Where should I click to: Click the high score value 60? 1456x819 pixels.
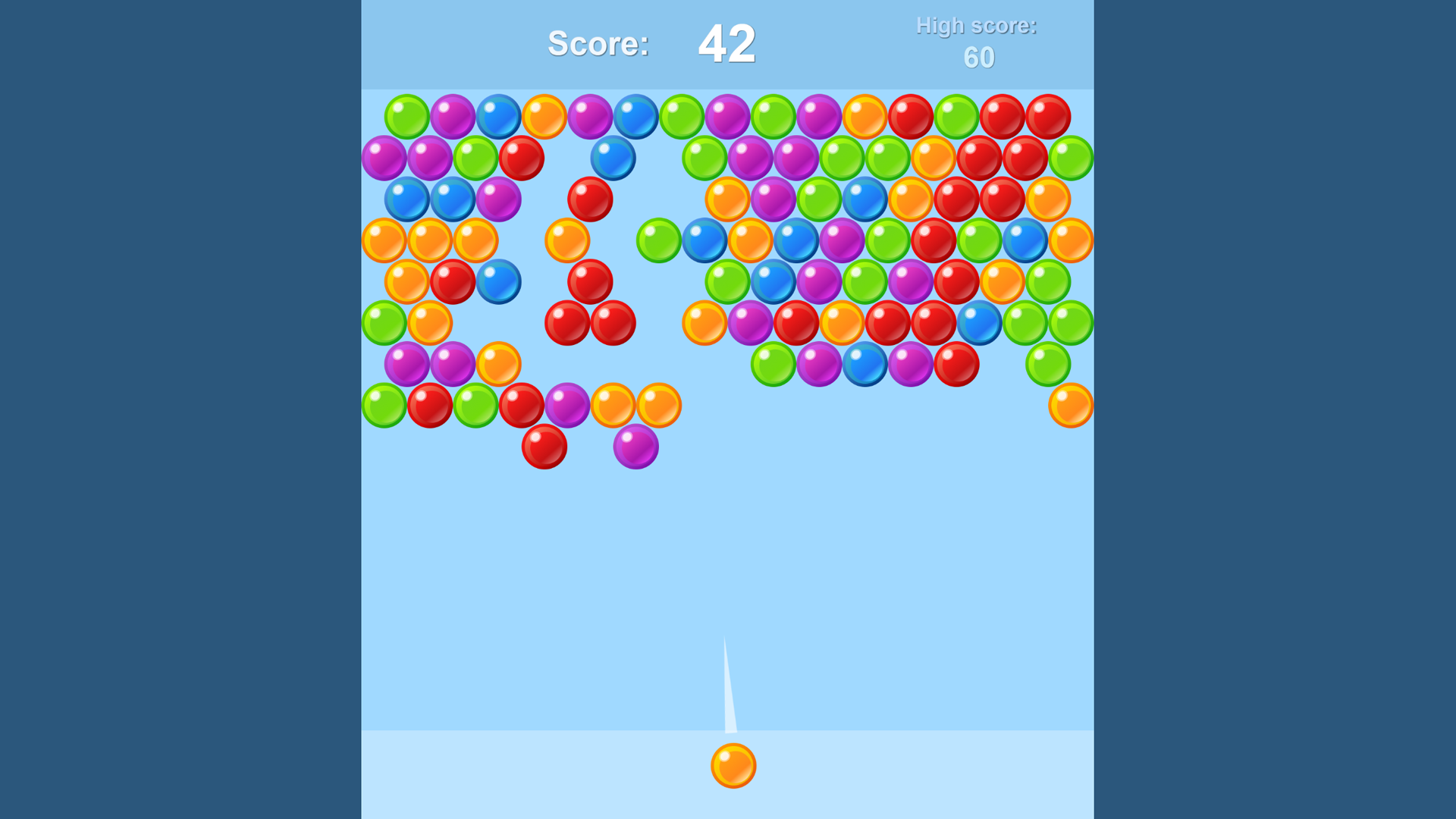pyautogui.click(x=978, y=57)
